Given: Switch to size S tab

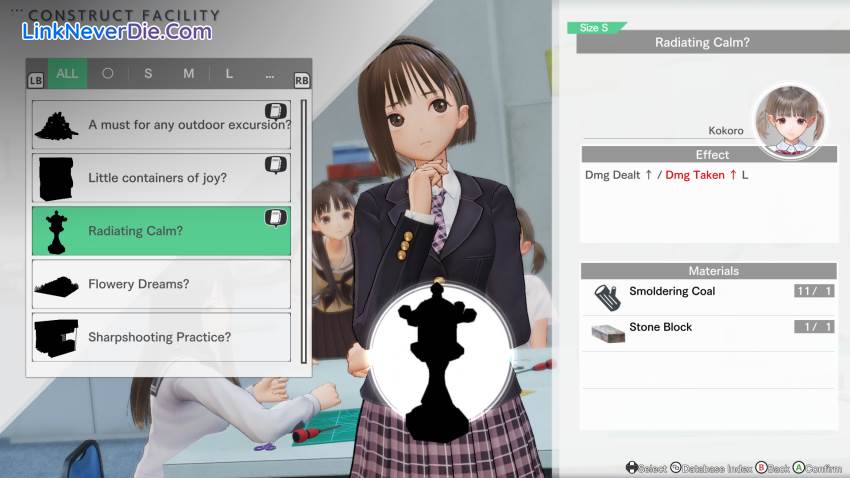Looking at the screenshot, I should [148, 73].
